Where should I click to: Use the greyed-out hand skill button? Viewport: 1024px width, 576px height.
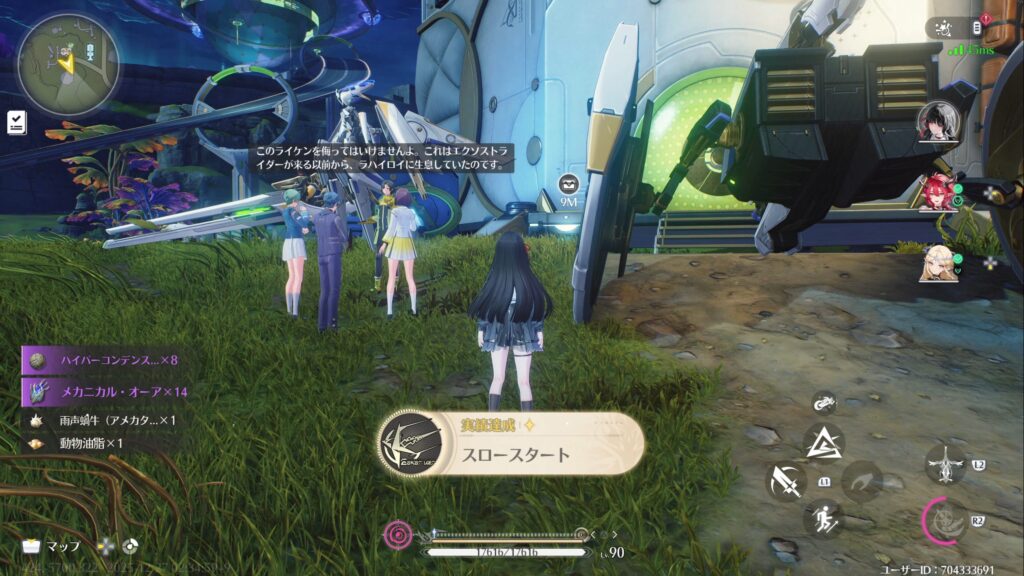[x=861, y=481]
